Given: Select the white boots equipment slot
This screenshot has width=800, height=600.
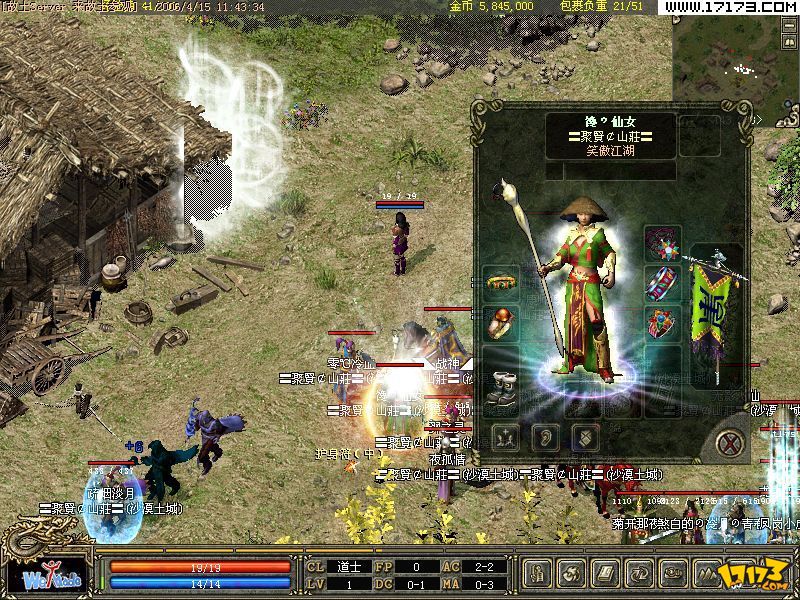Looking at the screenshot, I should (501, 387).
